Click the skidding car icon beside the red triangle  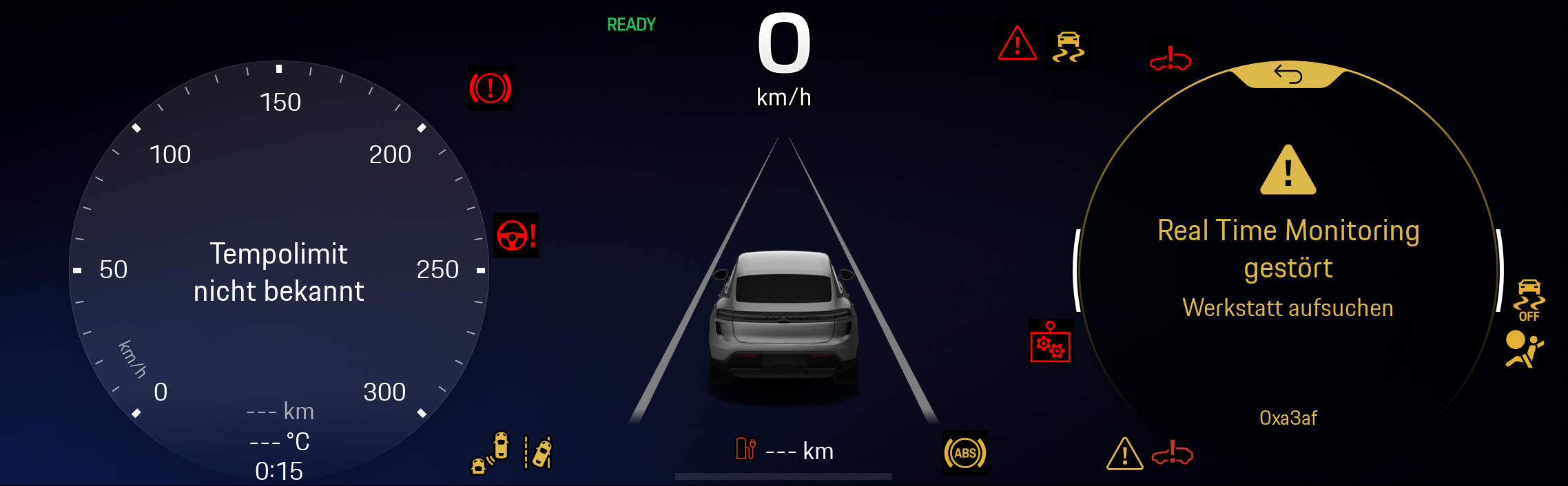(1068, 47)
